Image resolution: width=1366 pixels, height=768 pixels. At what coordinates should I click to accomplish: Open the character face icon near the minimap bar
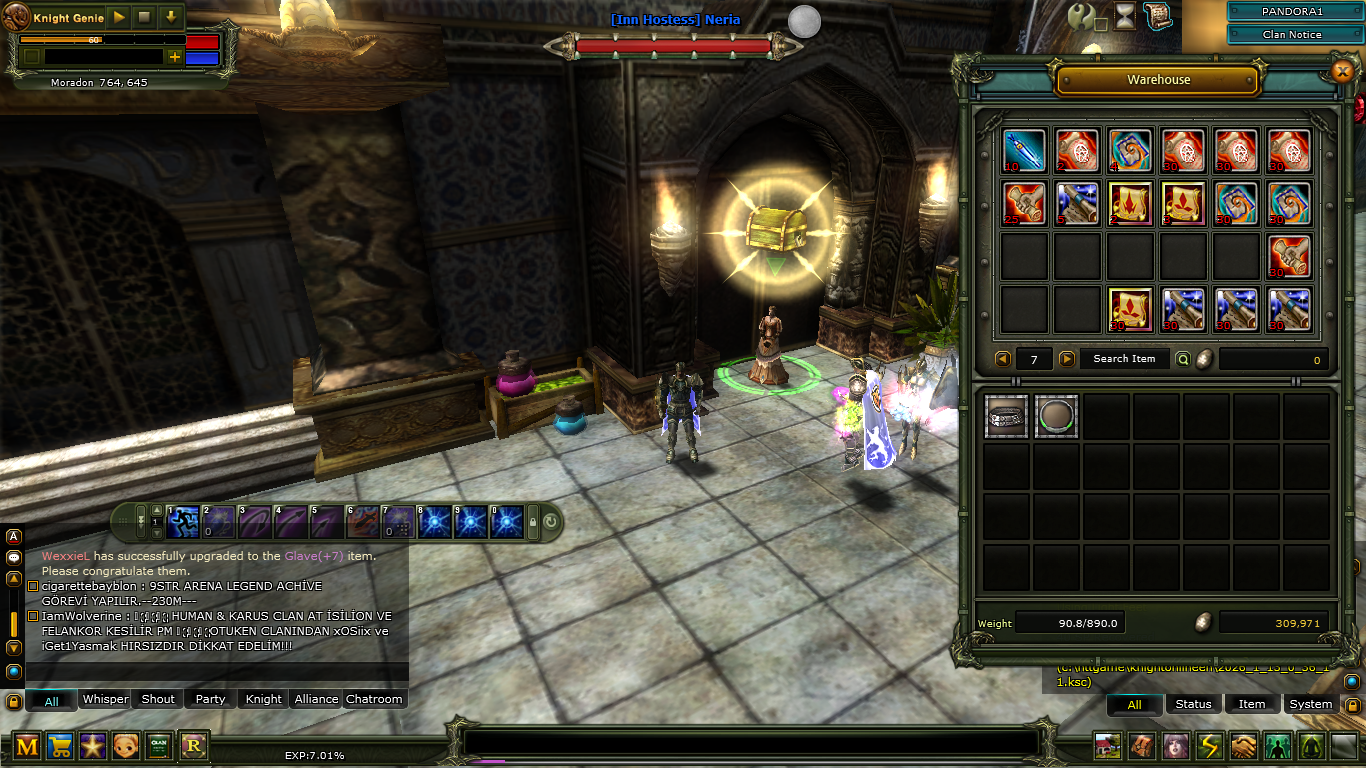[x=1177, y=745]
